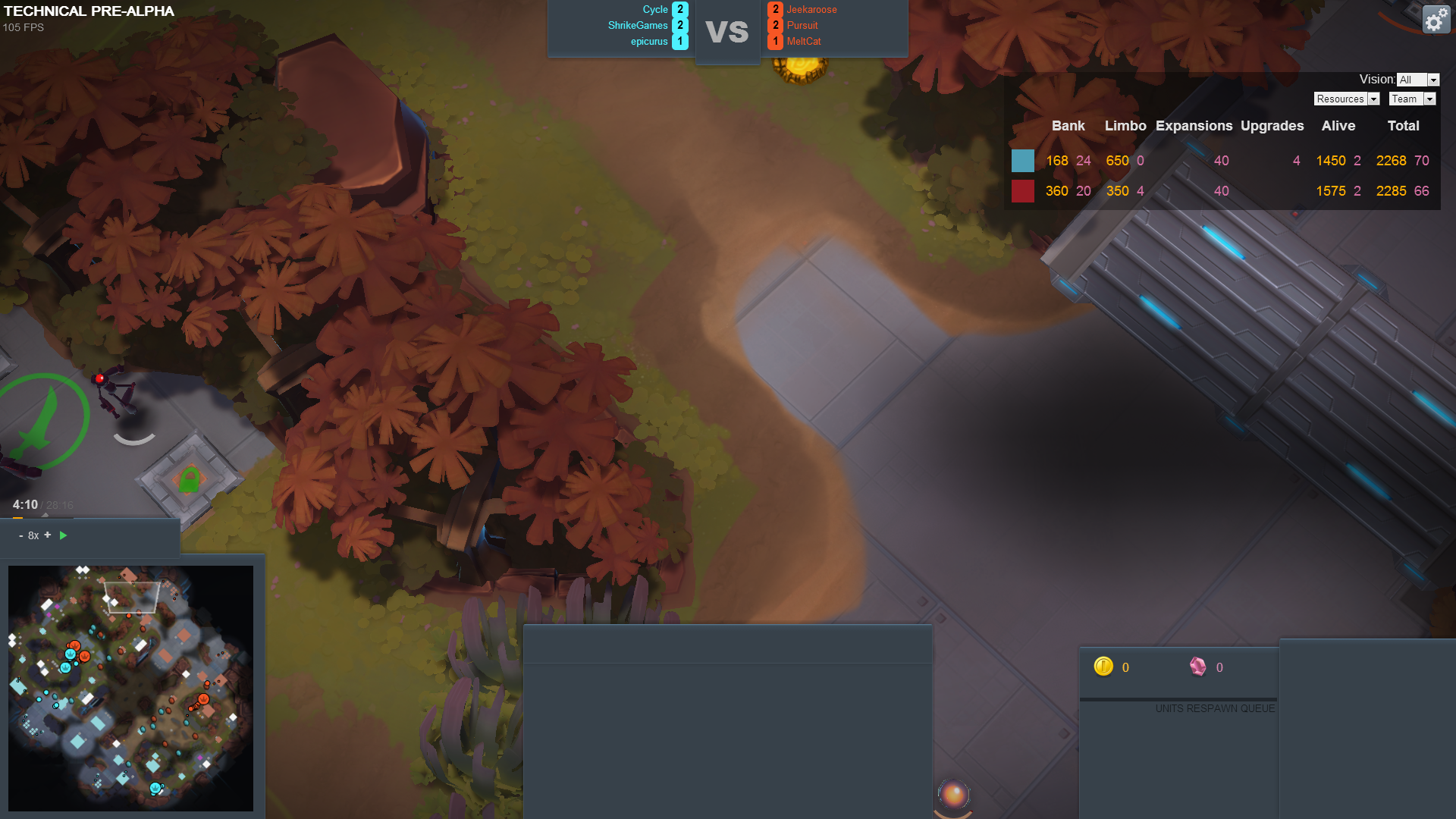This screenshot has height=819, width=1456.
Task: Click on the minimap
Action: (130, 688)
